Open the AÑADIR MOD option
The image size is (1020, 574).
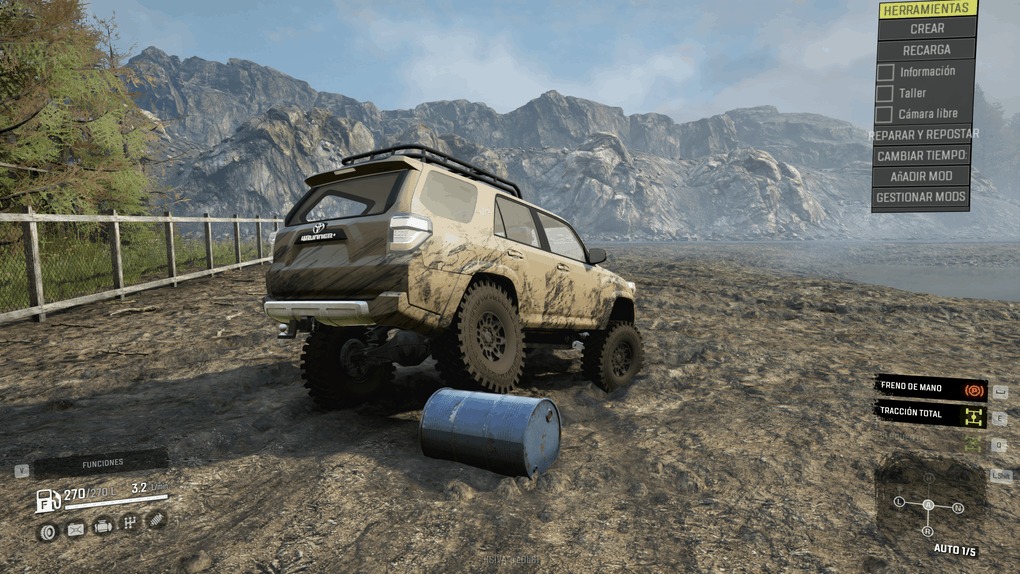point(922,176)
